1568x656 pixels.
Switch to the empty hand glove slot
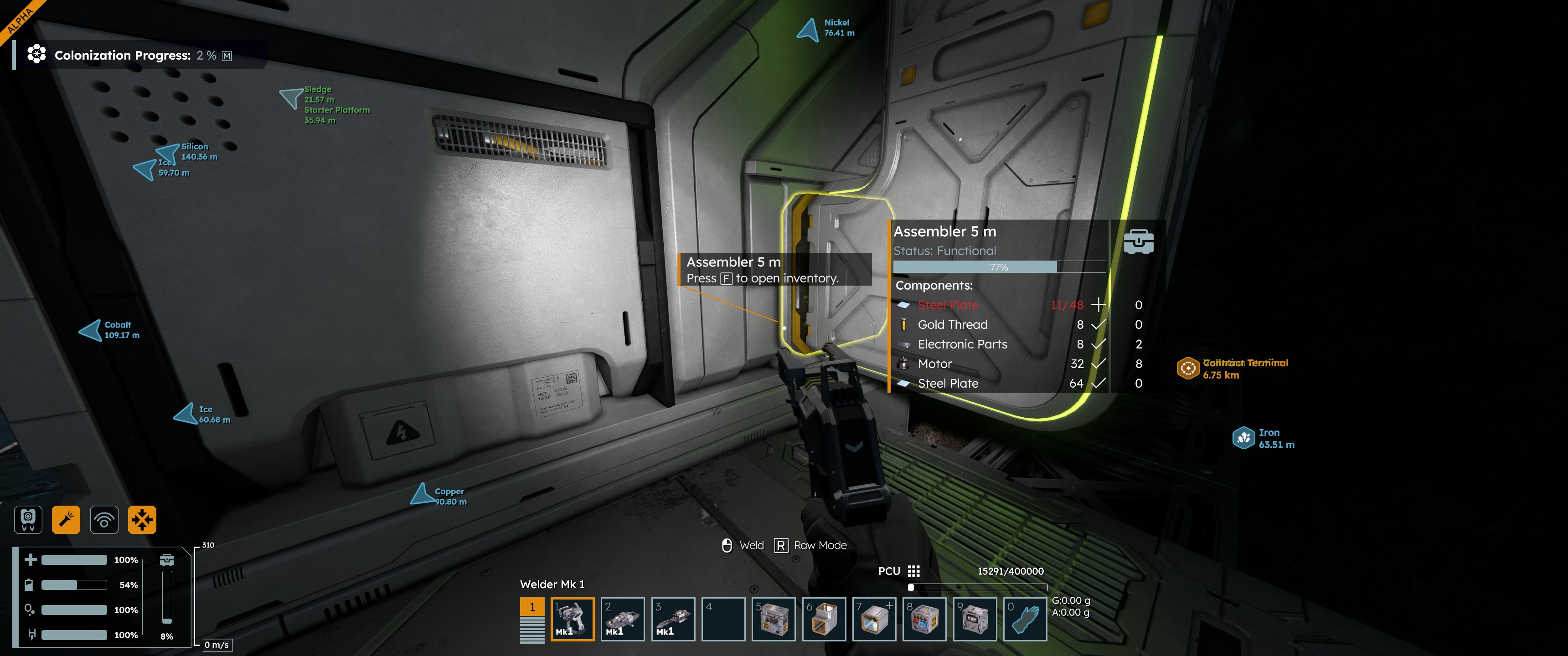point(1025,619)
